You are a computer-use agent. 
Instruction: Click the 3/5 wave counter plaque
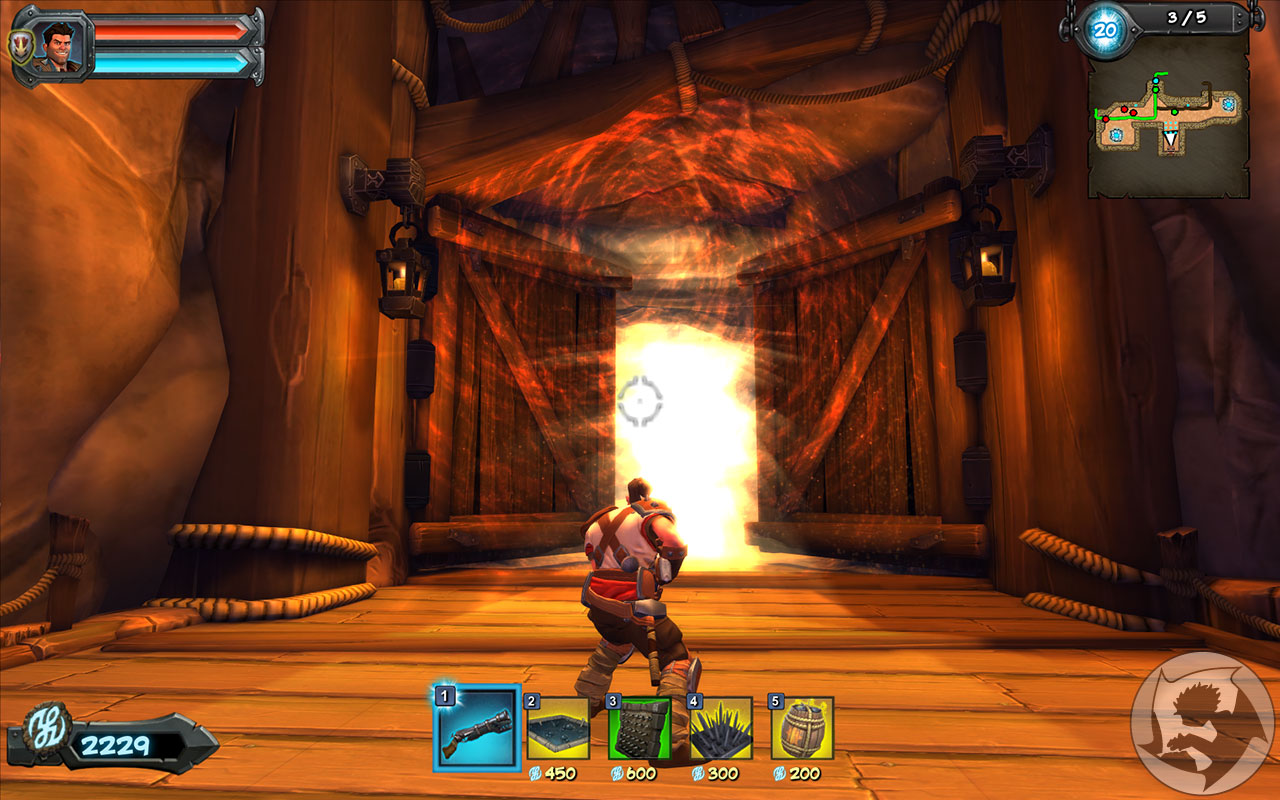1185,15
